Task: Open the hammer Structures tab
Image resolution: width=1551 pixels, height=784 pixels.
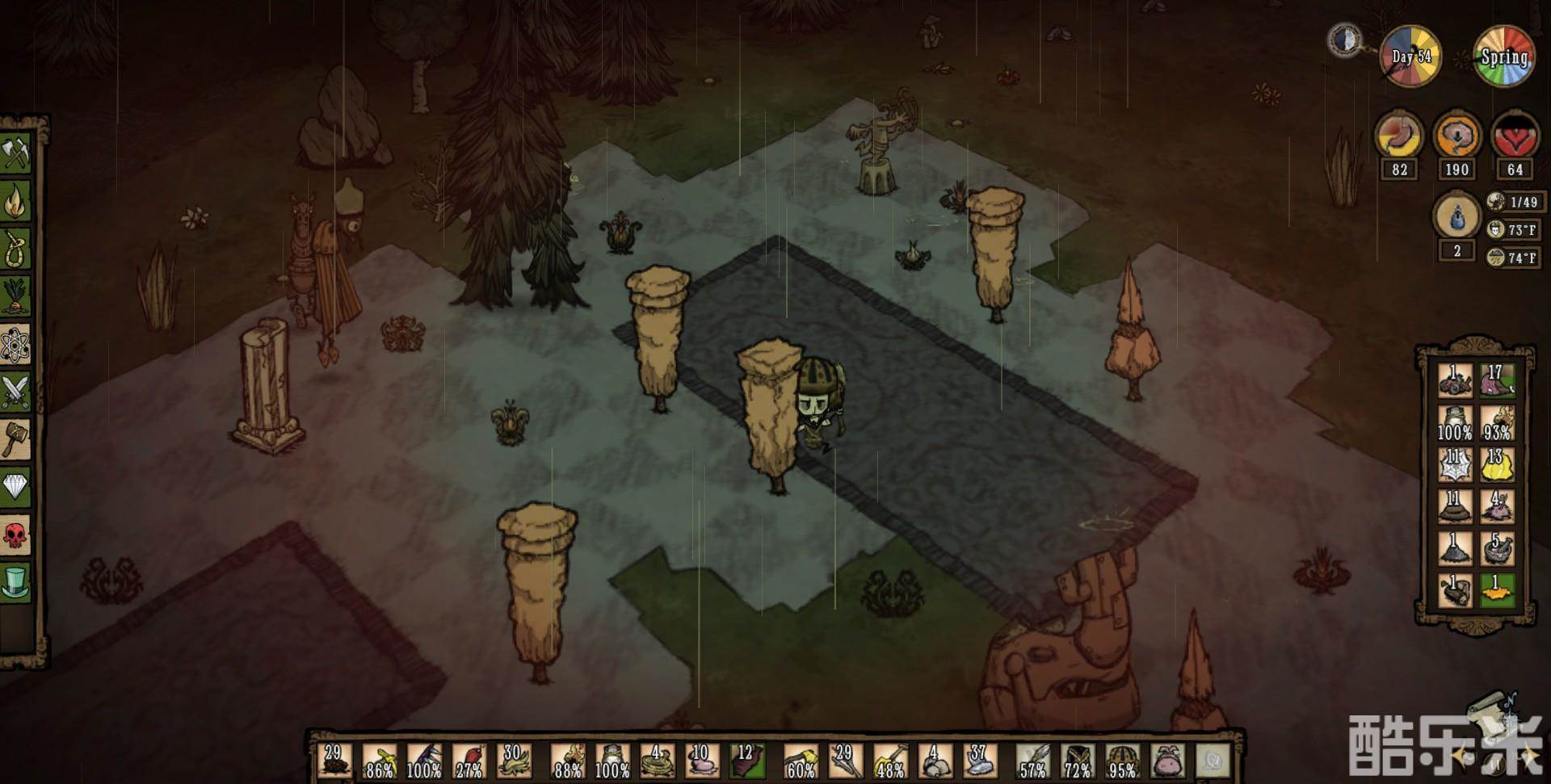Action: click(16, 438)
